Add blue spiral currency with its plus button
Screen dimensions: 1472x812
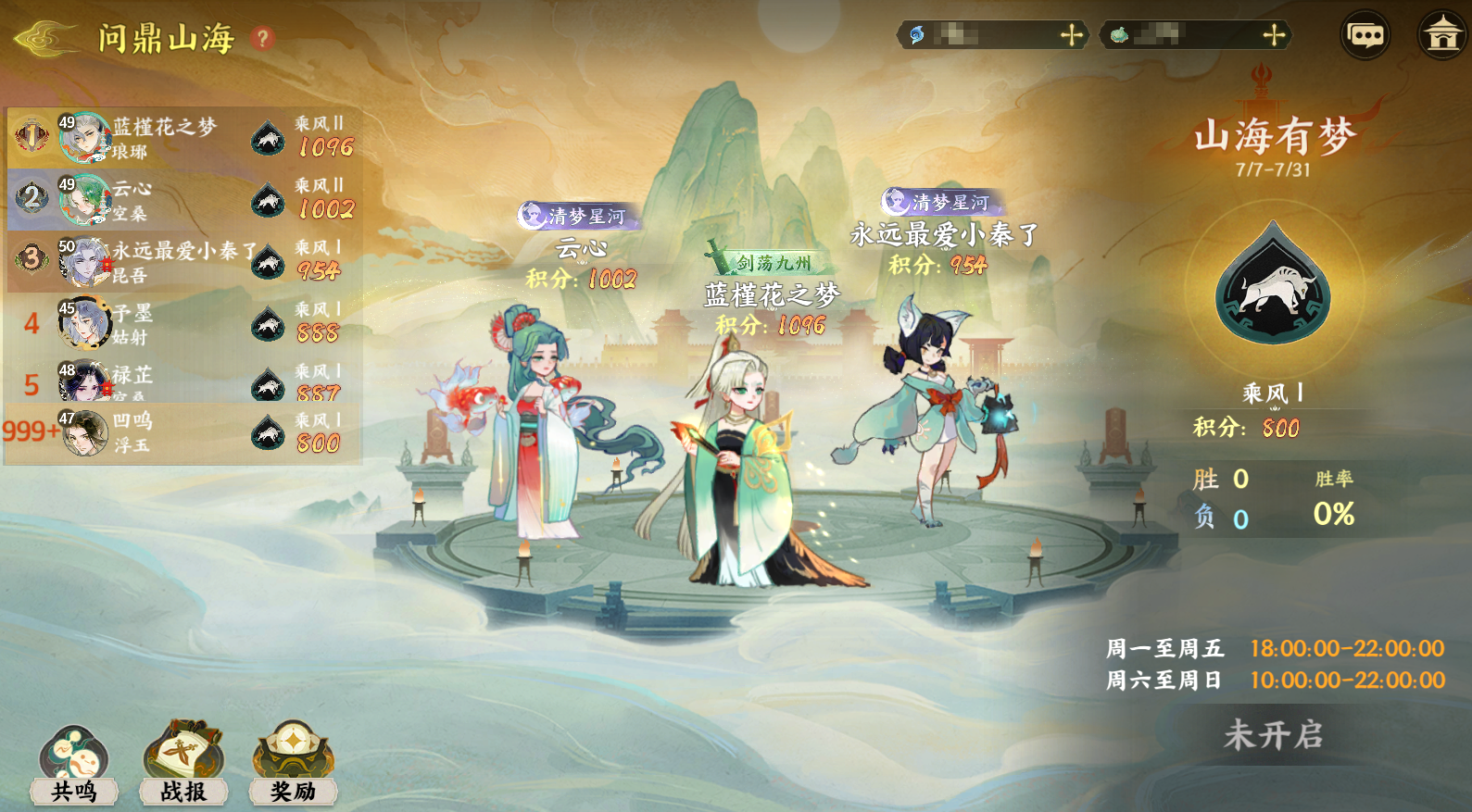(1072, 35)
